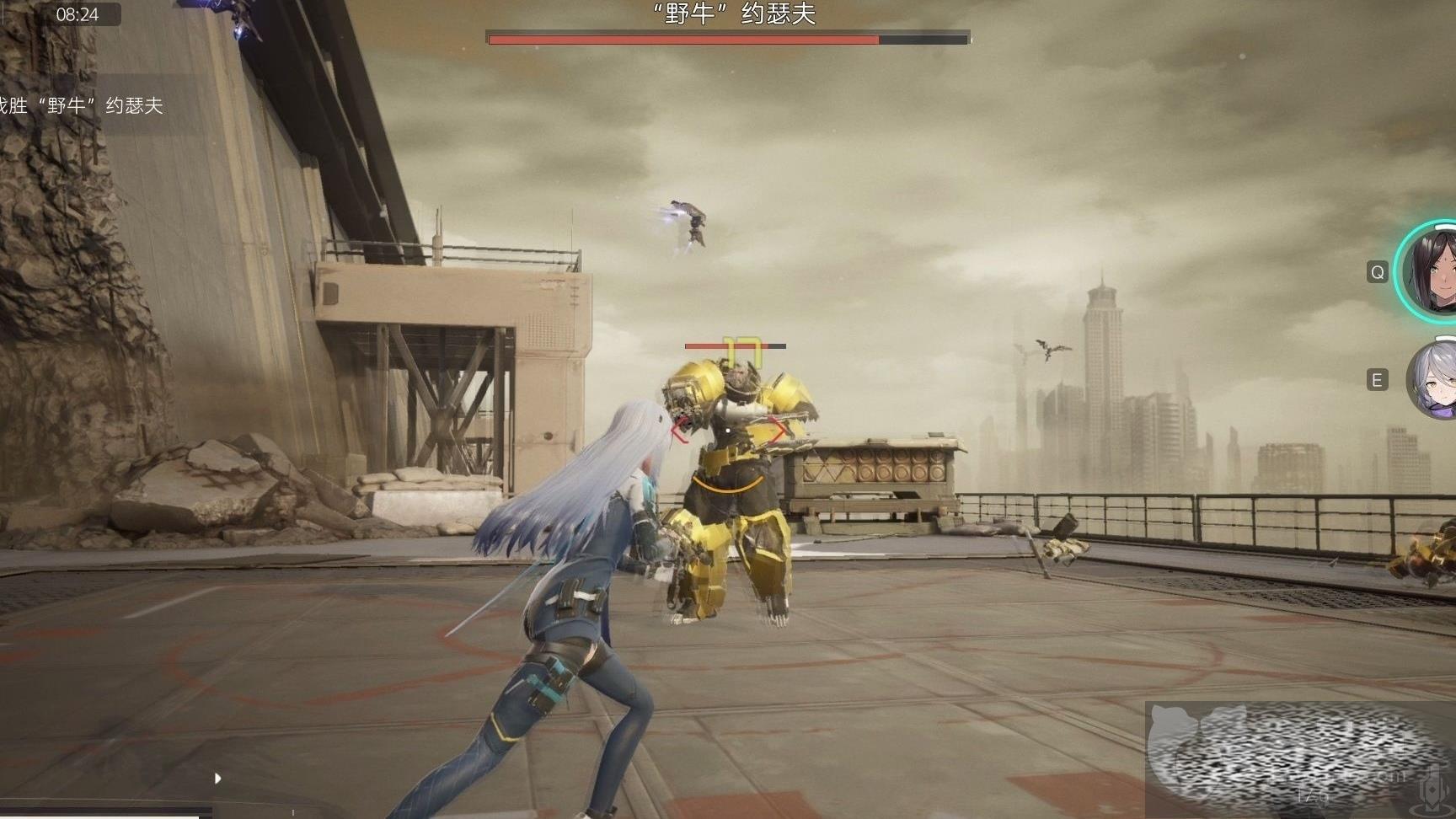This screenshot has width=1456, height=819.
Task: Open the defeat "野牛"约瑟夫 objective tracker
Action: [x=83, y=105]
